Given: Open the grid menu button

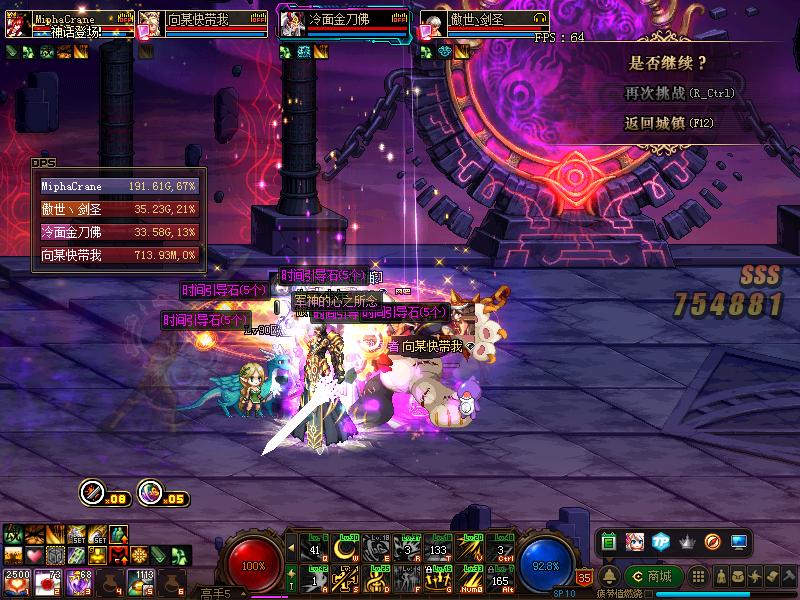Looking at the screenshot, I should 699,576.
